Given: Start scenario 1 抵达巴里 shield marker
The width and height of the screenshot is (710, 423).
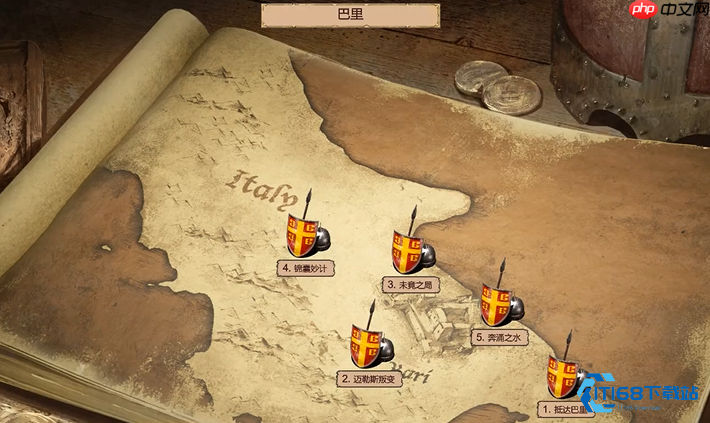Looking at the screenshot, I should click(562, 376).
